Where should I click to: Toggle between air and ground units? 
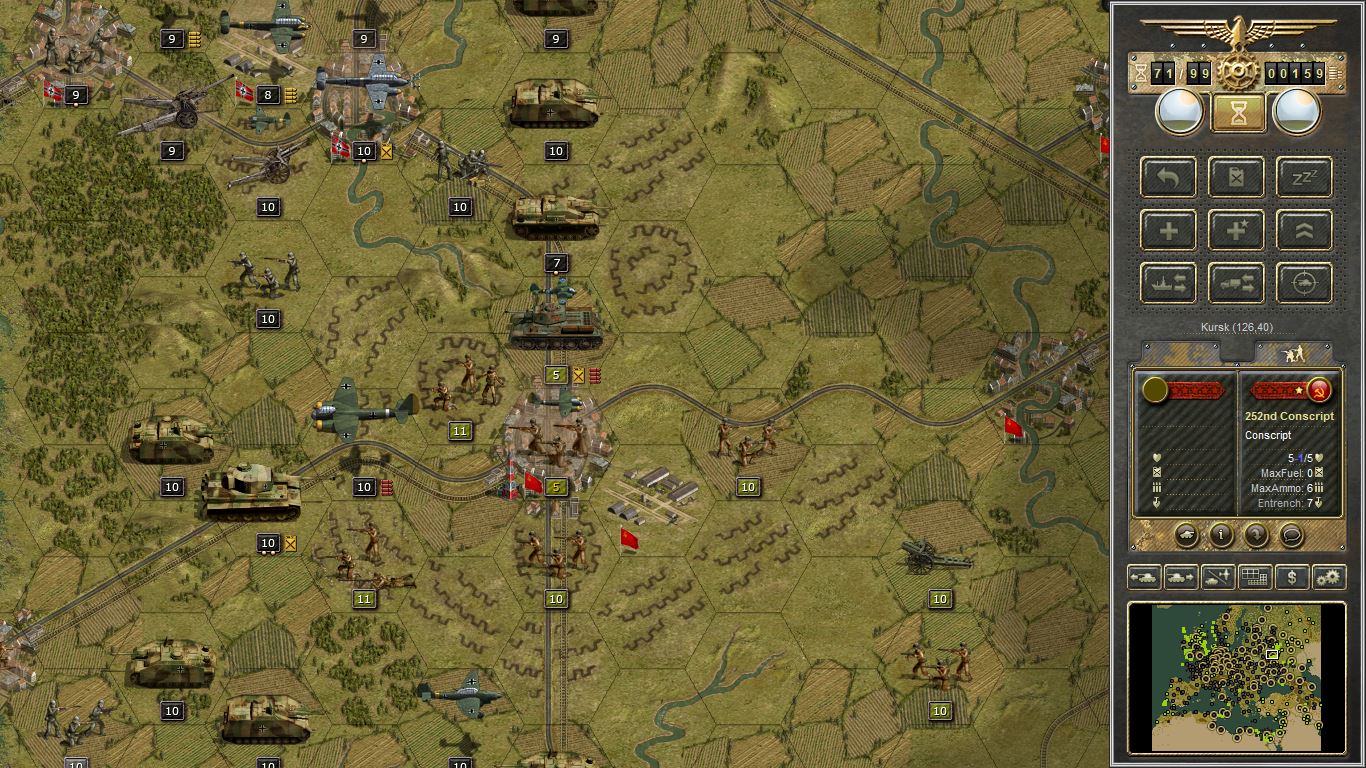(x=1217, y=577)
